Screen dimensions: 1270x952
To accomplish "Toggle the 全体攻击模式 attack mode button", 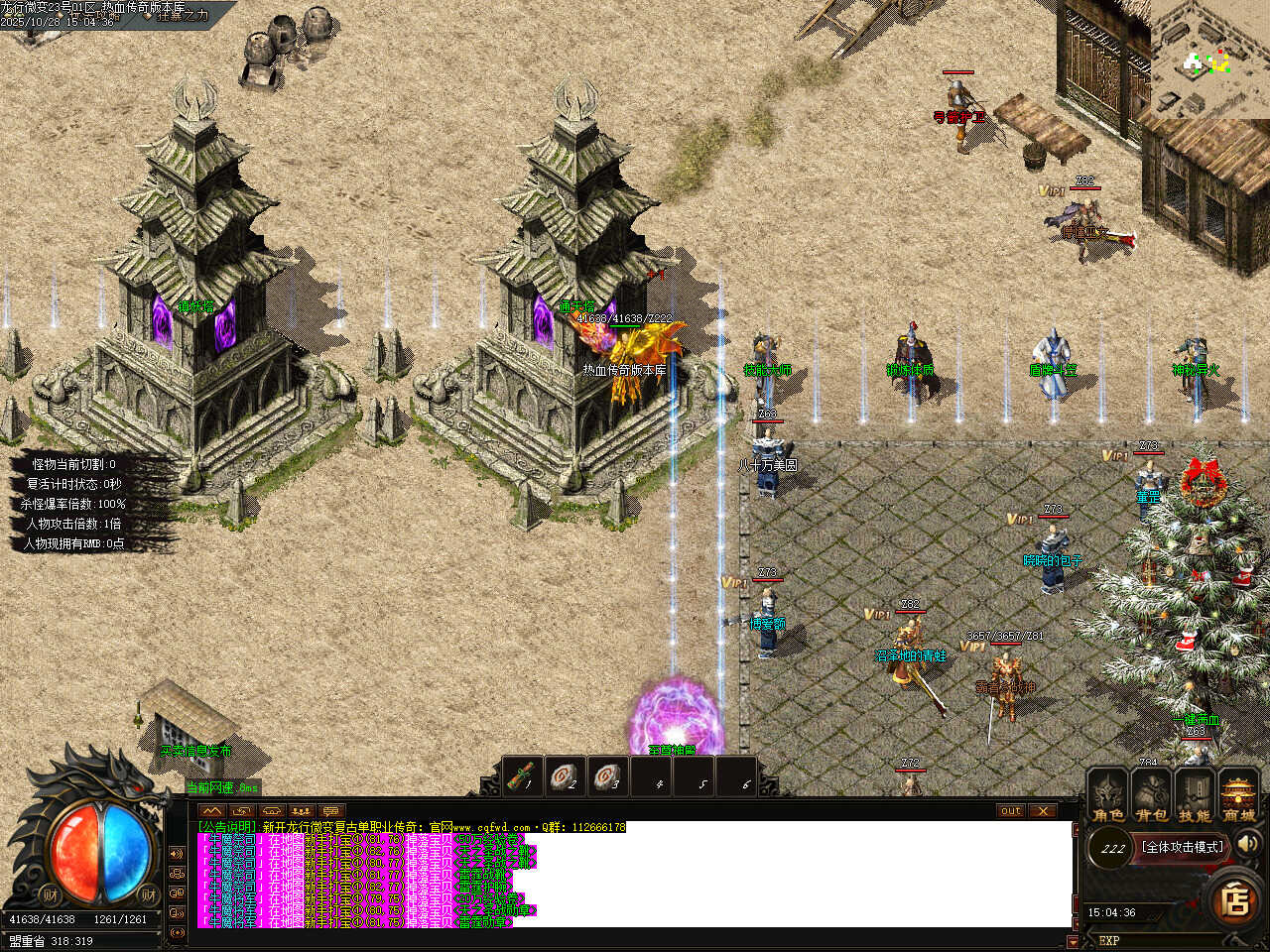I will click(x=1182, y=847).
